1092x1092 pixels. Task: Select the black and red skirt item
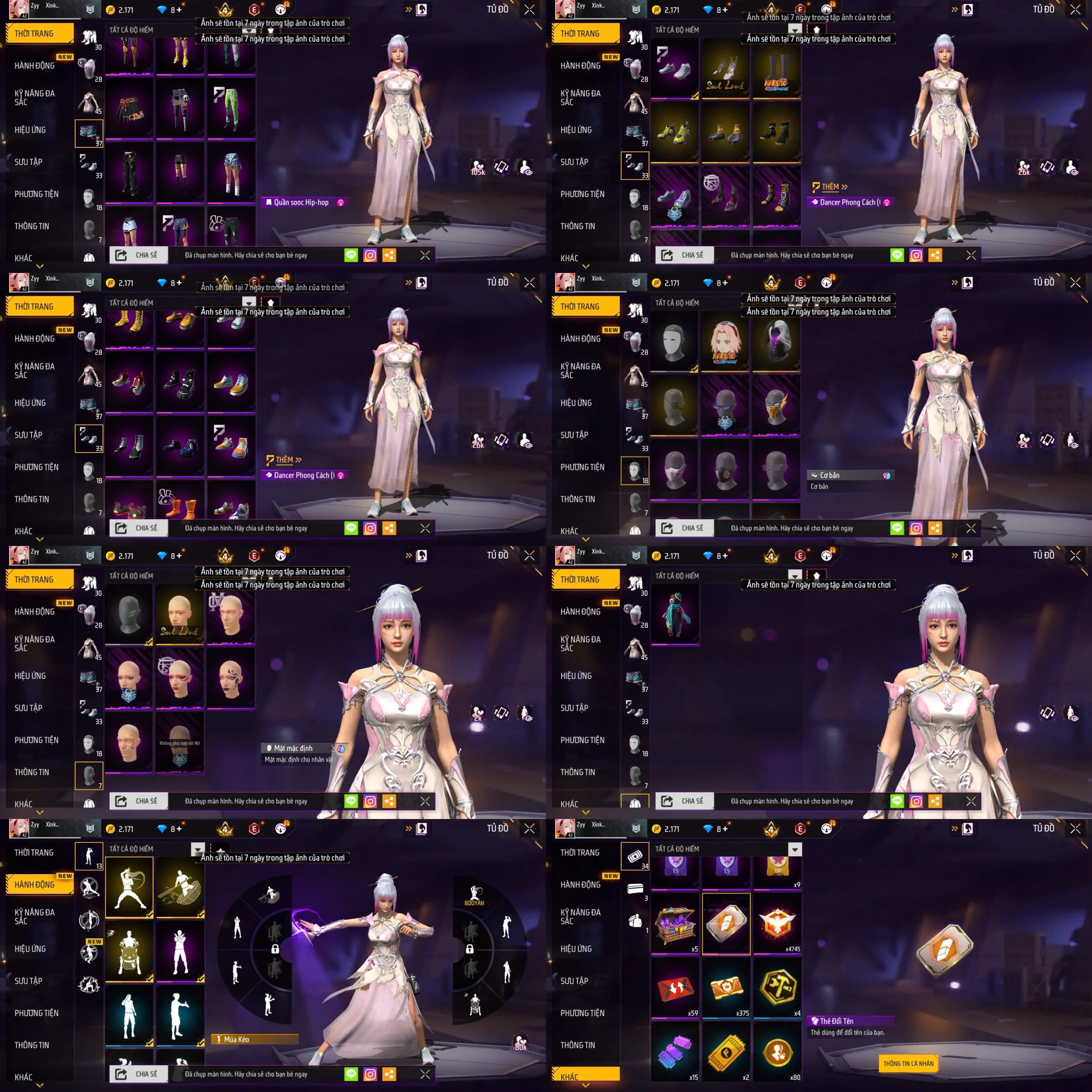point(129,107)
